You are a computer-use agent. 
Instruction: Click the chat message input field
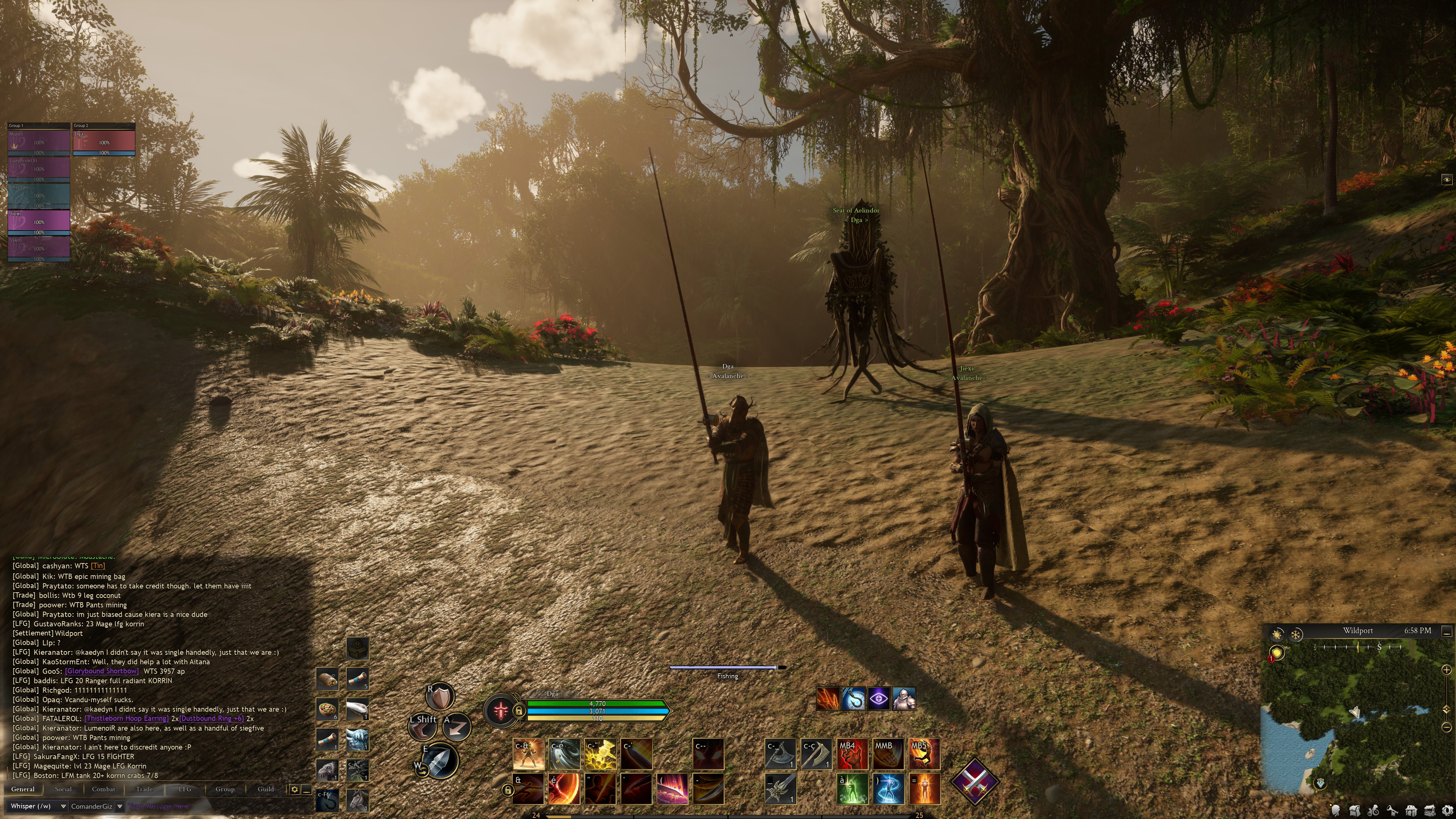(x=215, y=806)
